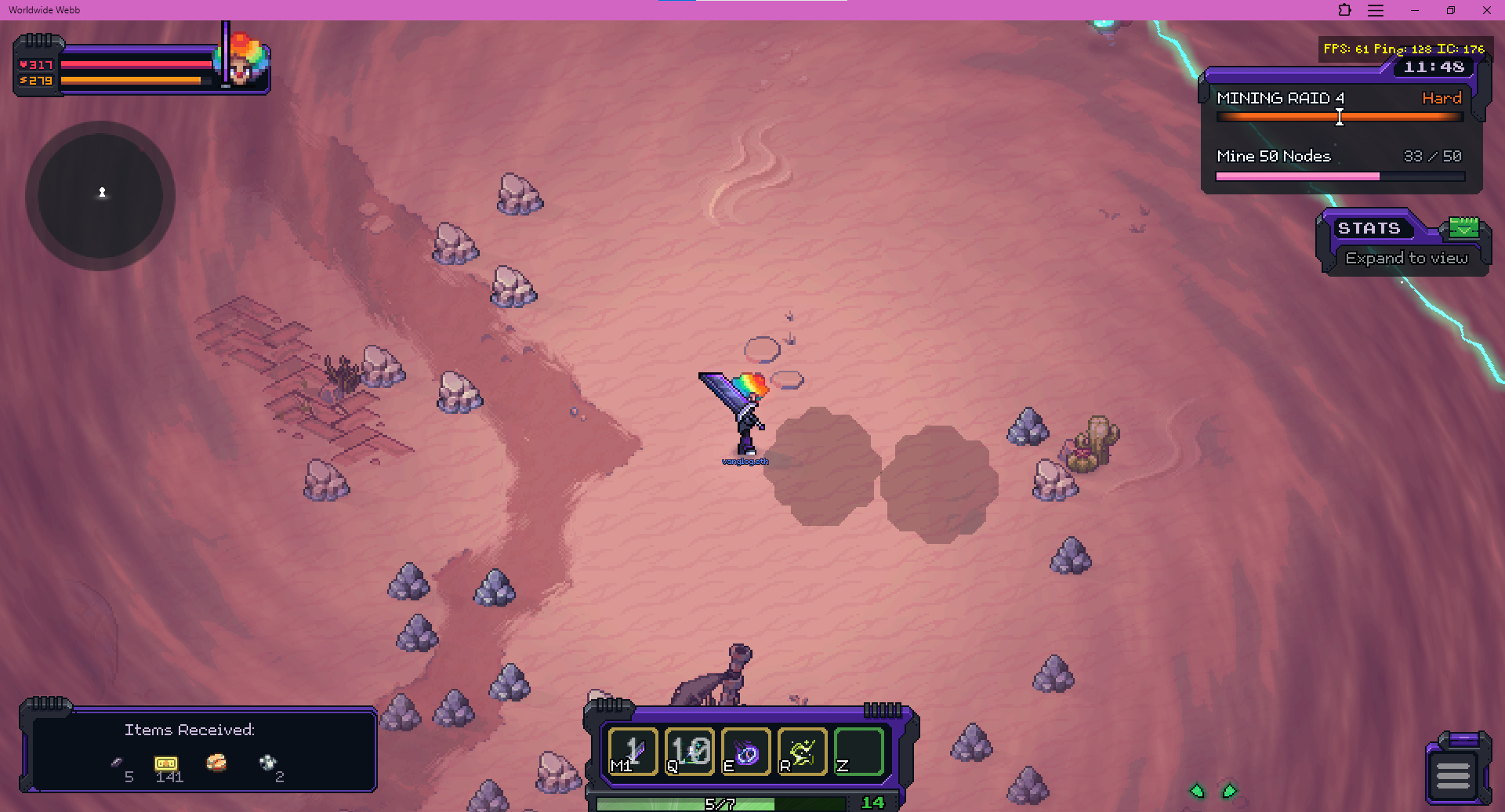Click the circular minimap
1505x812 pixels.
click(x=100, y=196)
